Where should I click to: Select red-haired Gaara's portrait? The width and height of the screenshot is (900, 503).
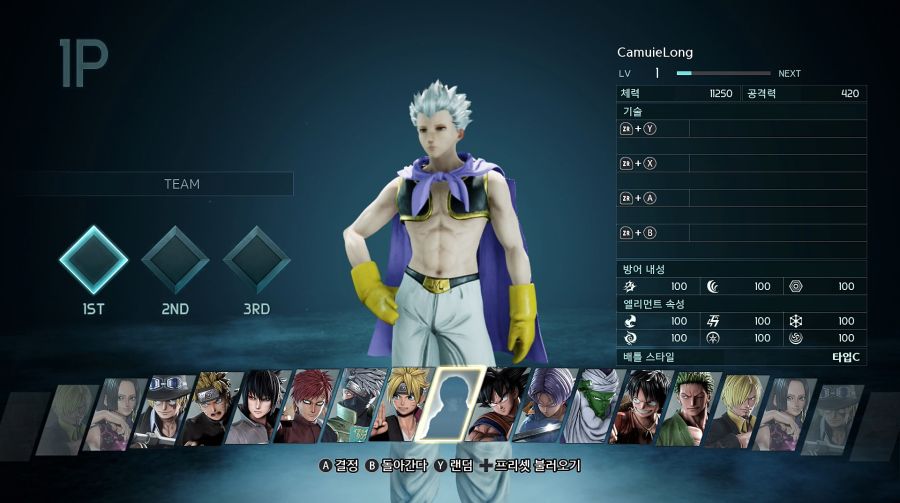(311, 408)
